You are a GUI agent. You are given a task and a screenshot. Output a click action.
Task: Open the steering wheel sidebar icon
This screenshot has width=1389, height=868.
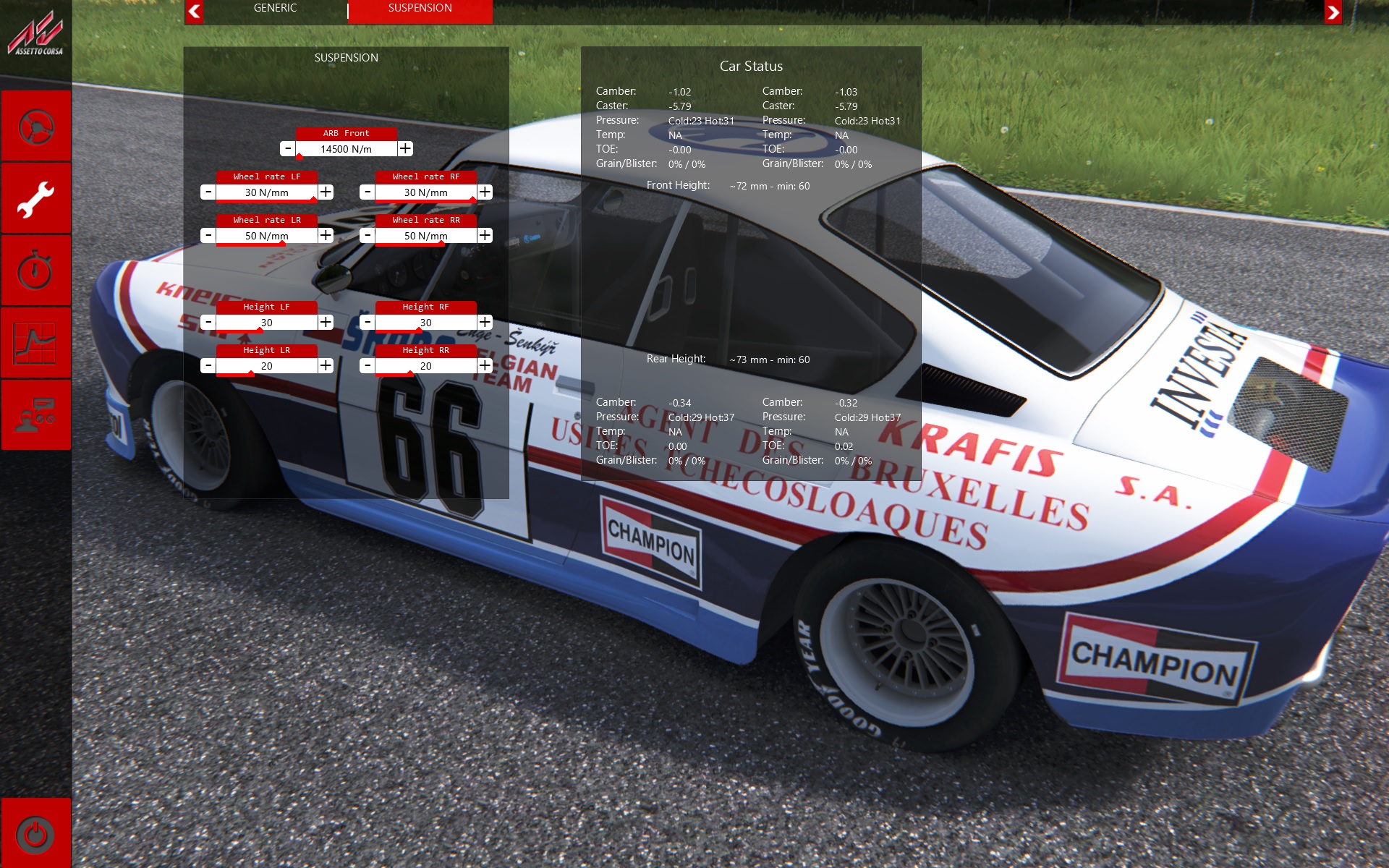tap(35, 127)
